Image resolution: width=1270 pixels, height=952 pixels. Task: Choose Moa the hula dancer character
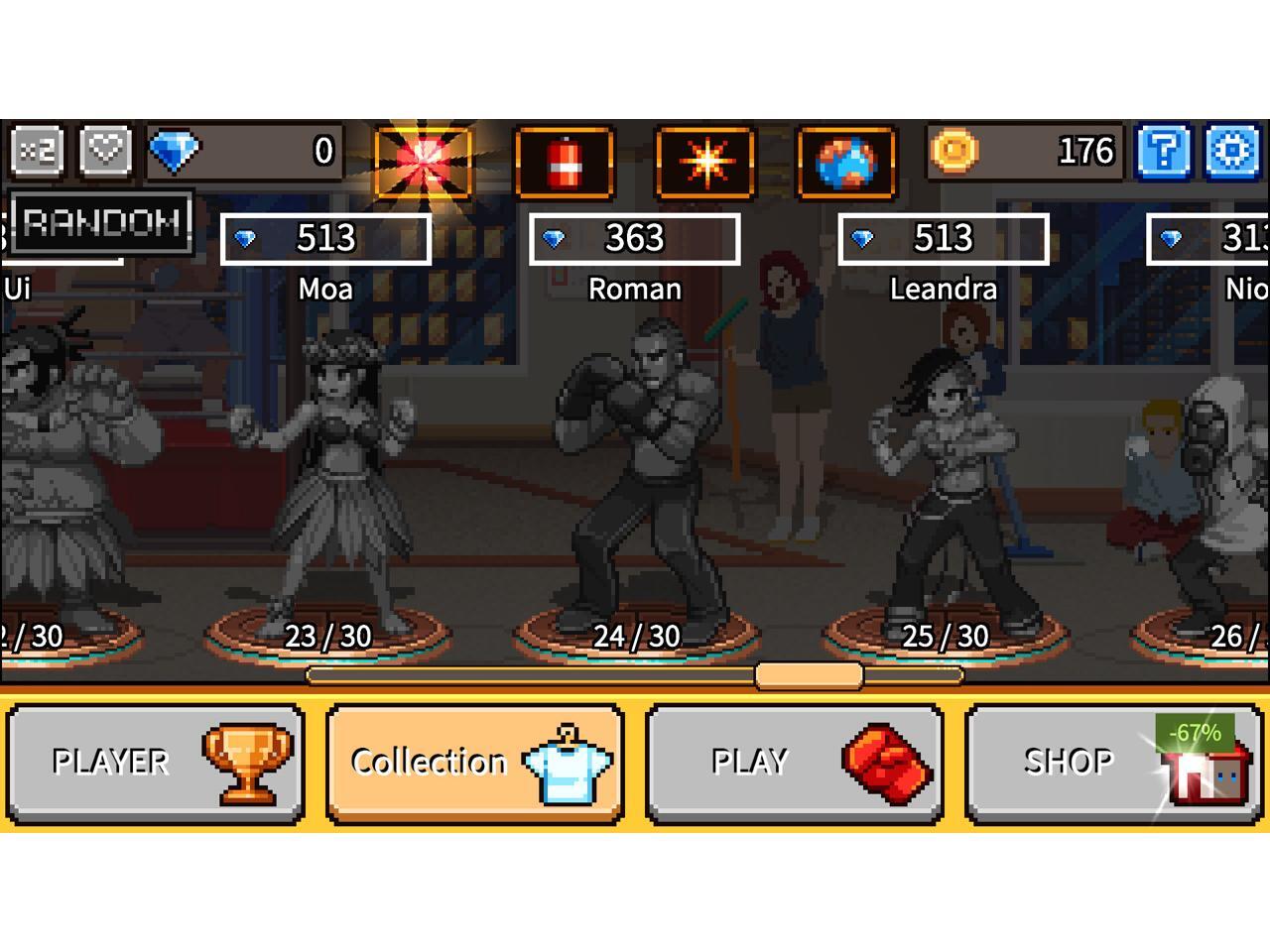[327, 476]
